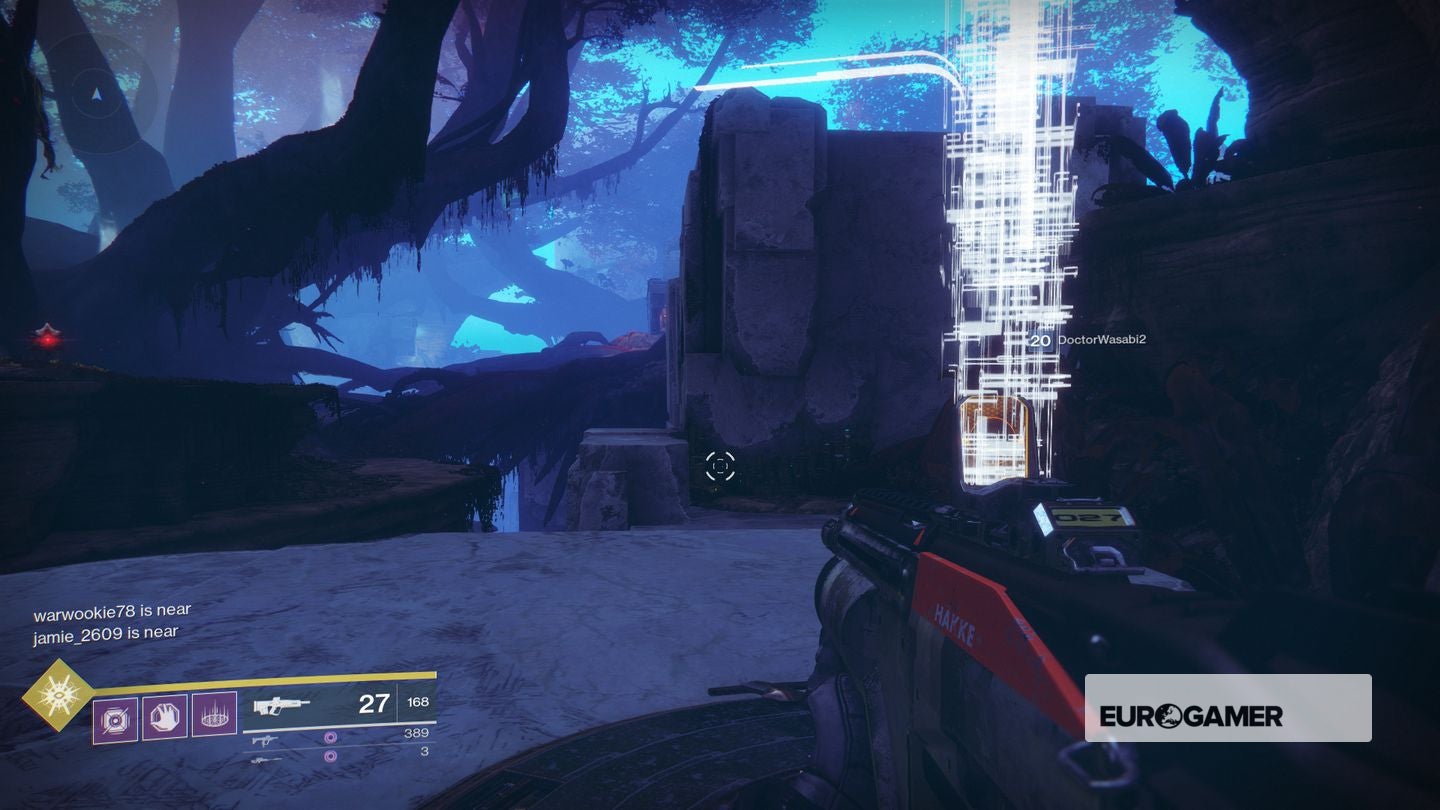The width and height of the screenshot is (1440, 810).
Task: Click the Eurogamer logo watermark
Action: click(x=1195, y=716)
